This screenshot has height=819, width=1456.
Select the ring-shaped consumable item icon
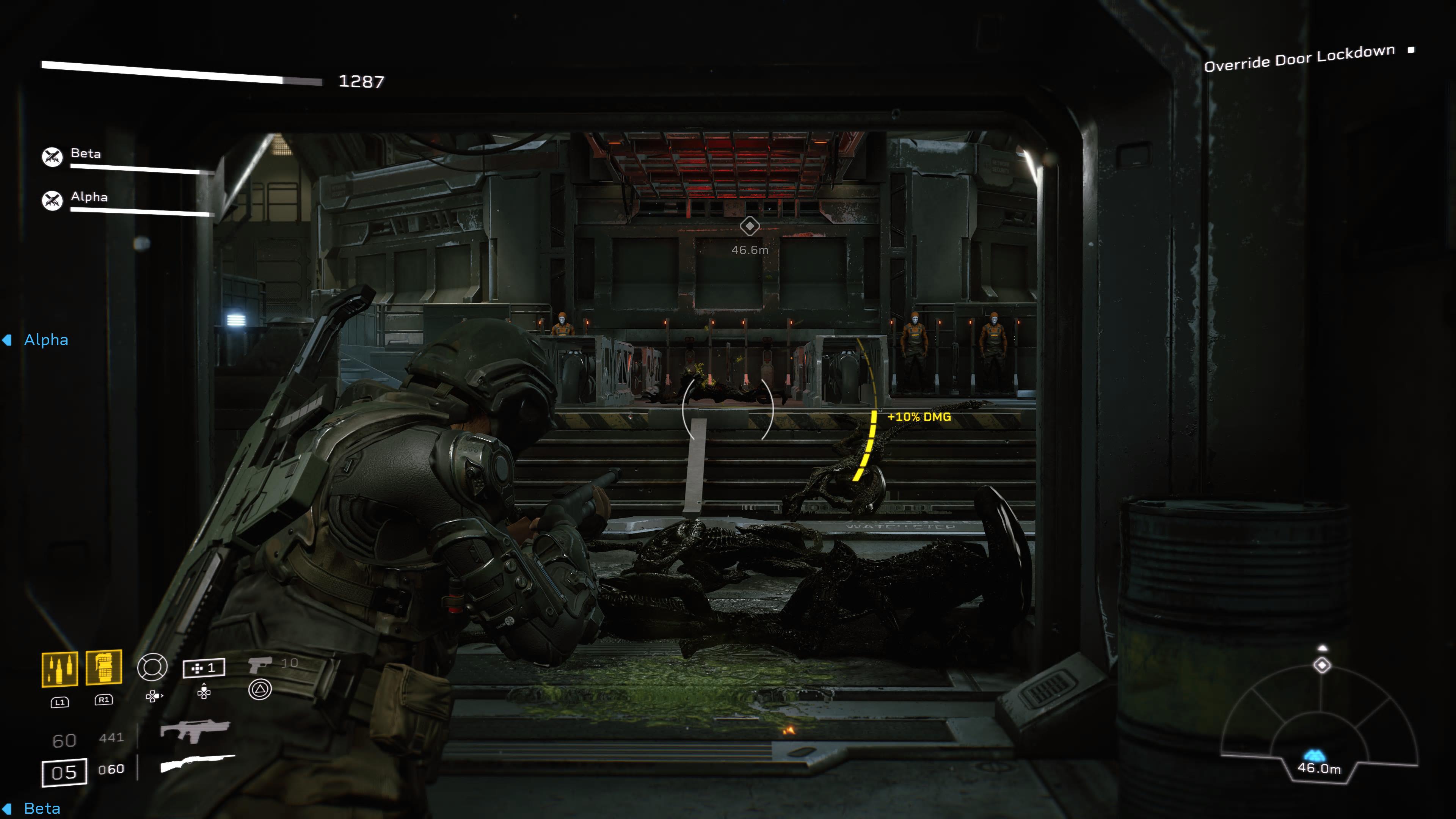click(152, 667)
